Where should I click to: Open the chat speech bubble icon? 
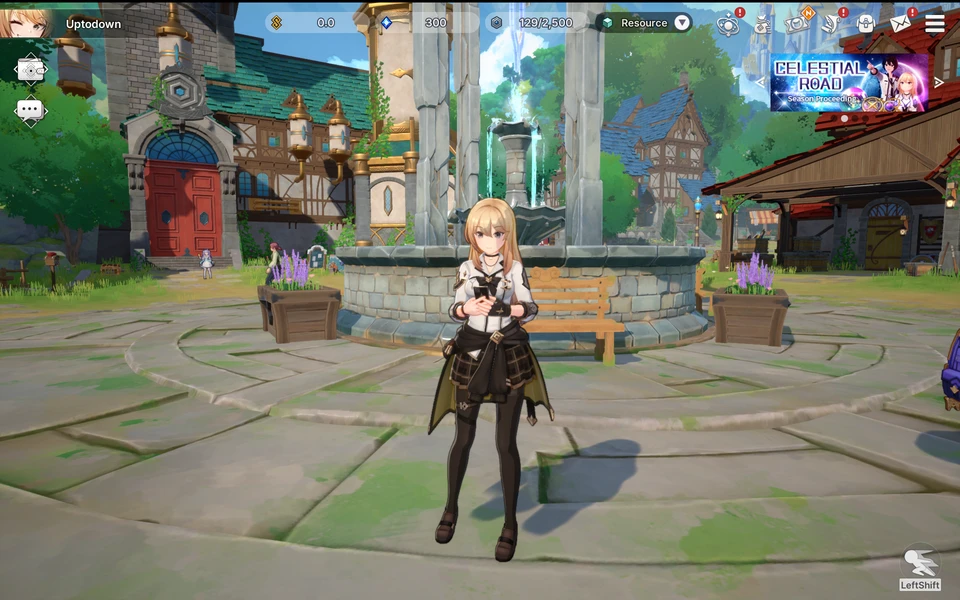pos(30,110)
